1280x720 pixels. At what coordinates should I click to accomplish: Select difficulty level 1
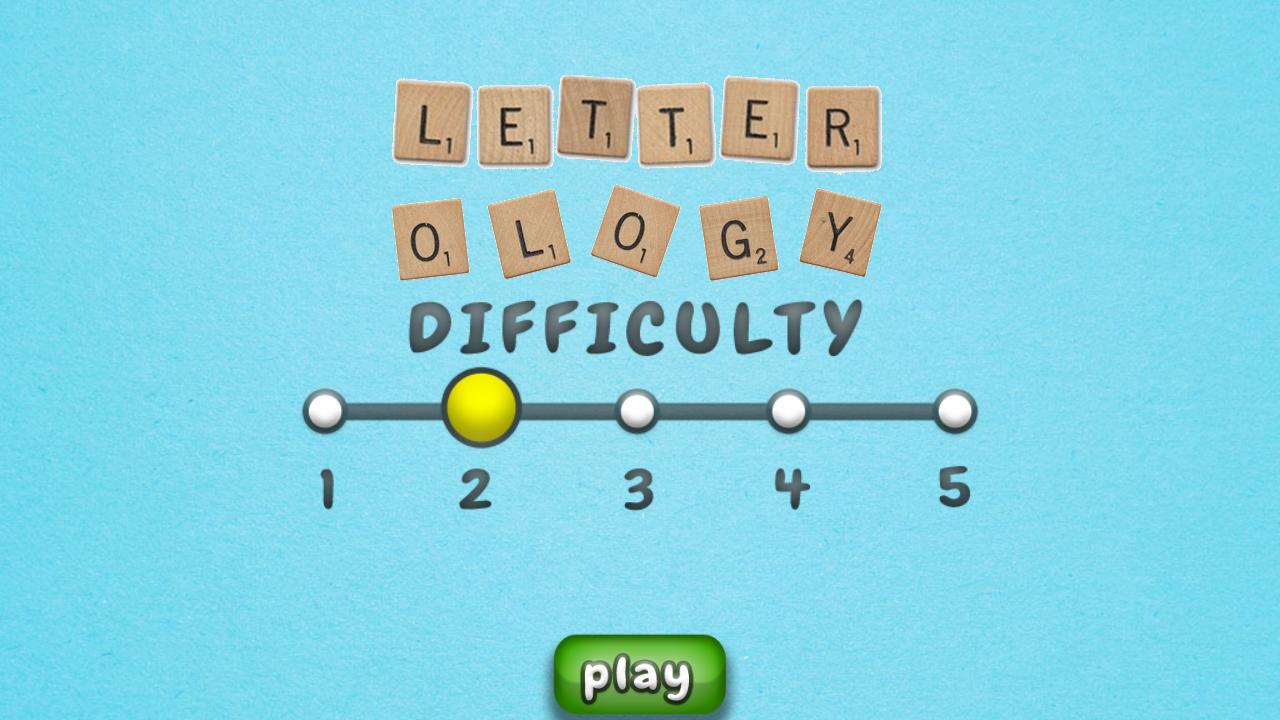click(x=325, y=409)
